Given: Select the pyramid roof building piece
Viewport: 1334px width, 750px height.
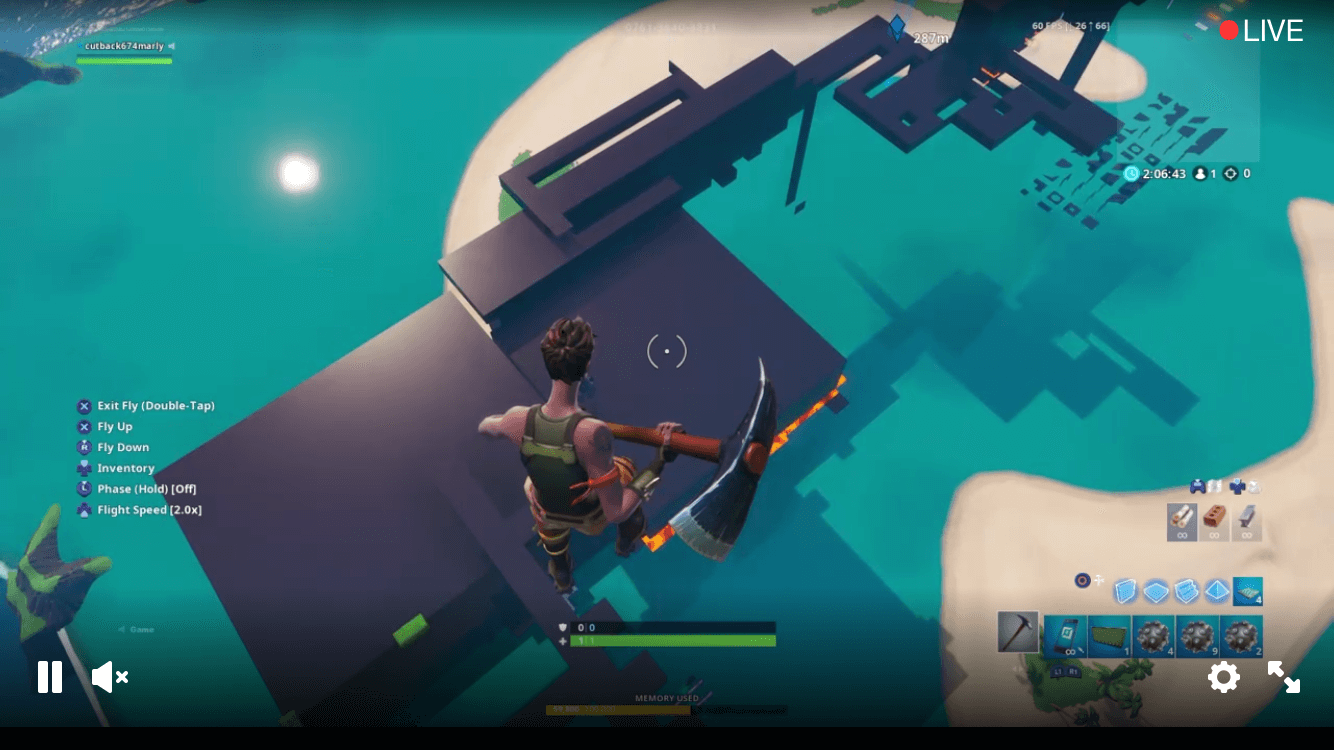Looking at the screenshot, I should [x=1216, y=592].
